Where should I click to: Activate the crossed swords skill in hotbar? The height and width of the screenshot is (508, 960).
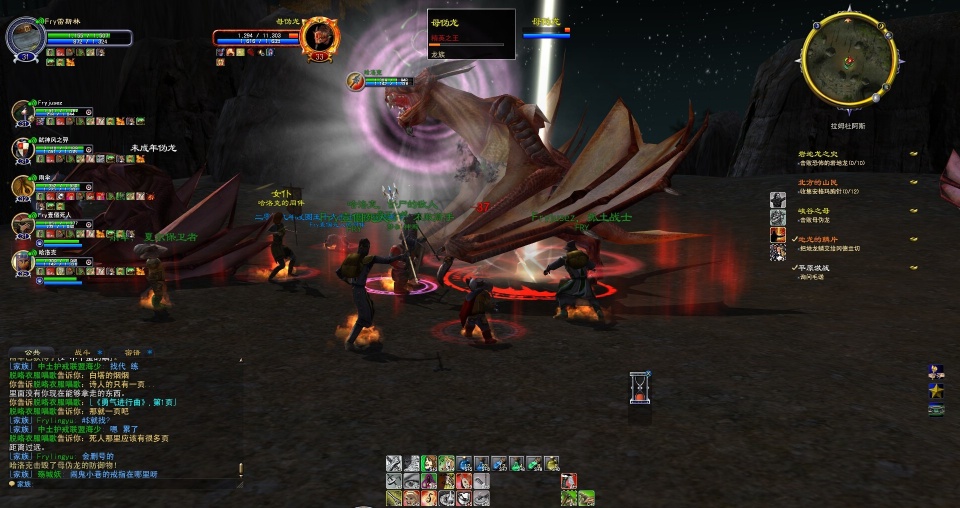click(x=394, y=464)
